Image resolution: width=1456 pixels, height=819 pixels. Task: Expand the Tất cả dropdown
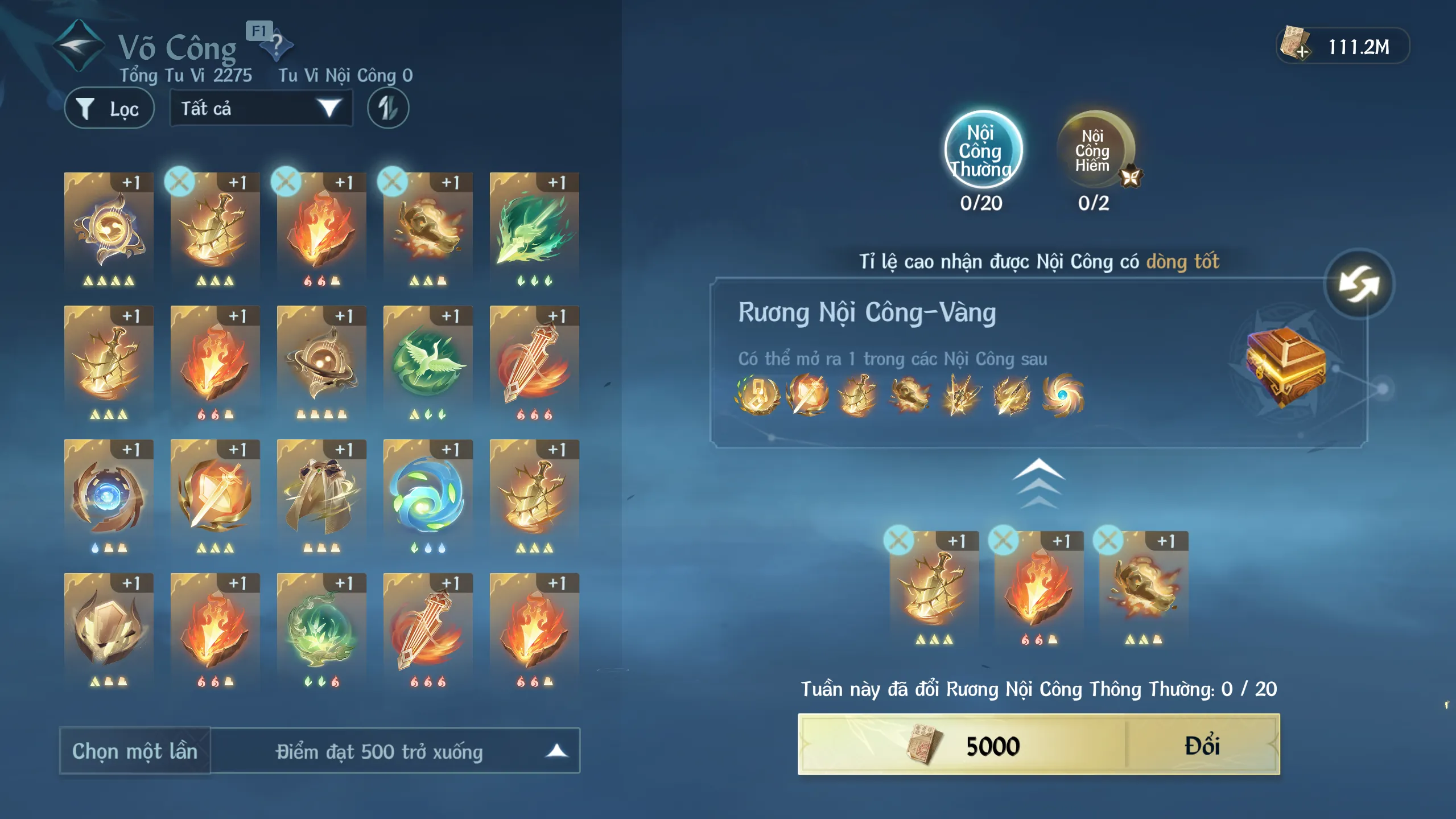click(x=261, y=108)
